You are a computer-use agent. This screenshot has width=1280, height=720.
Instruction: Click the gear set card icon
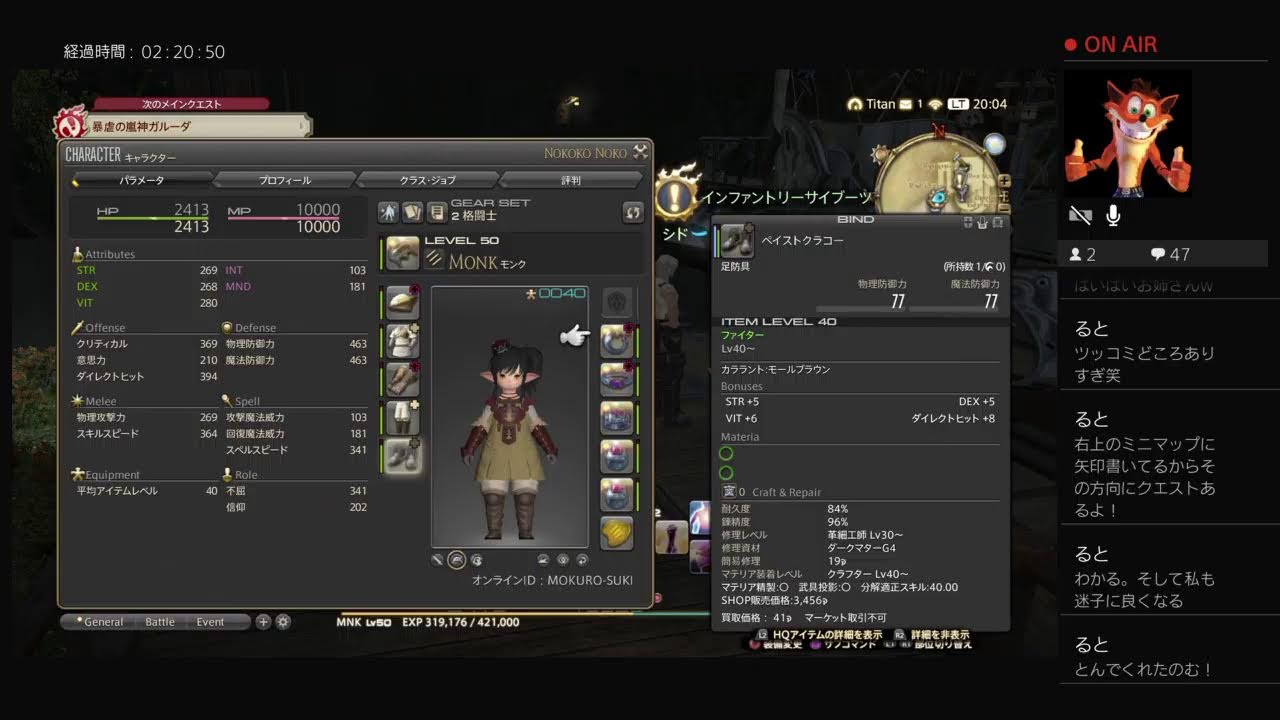click(x=414, y=212)
